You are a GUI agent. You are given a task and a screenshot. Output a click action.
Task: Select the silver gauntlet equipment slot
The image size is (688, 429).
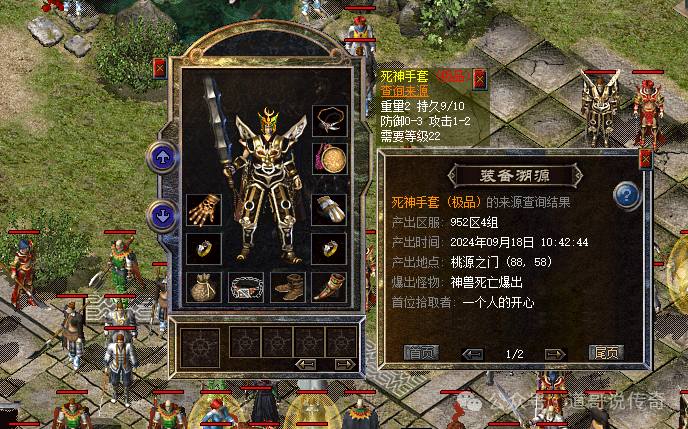point(329,209)
